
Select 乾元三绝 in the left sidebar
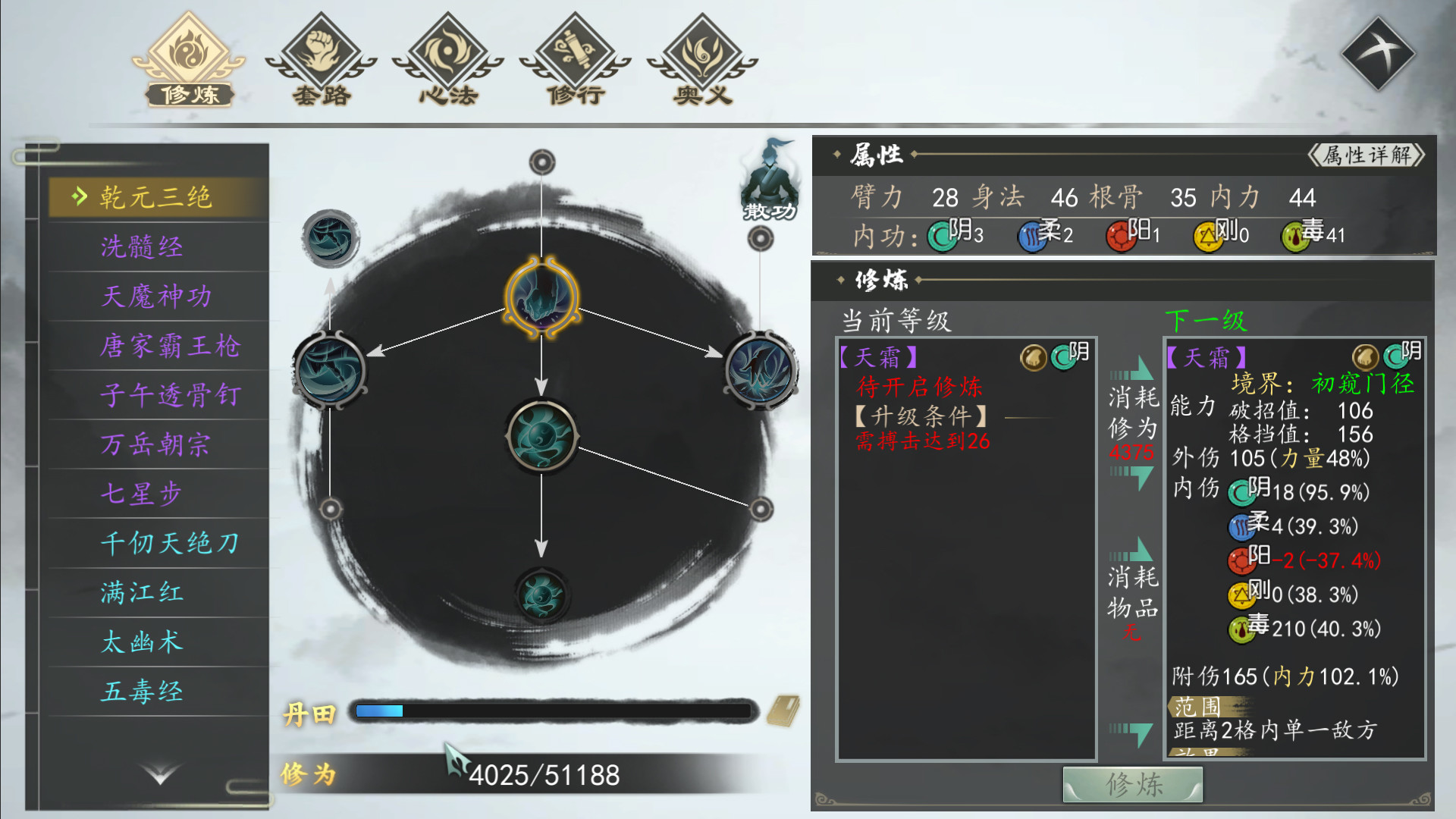(x=155, y=196)
